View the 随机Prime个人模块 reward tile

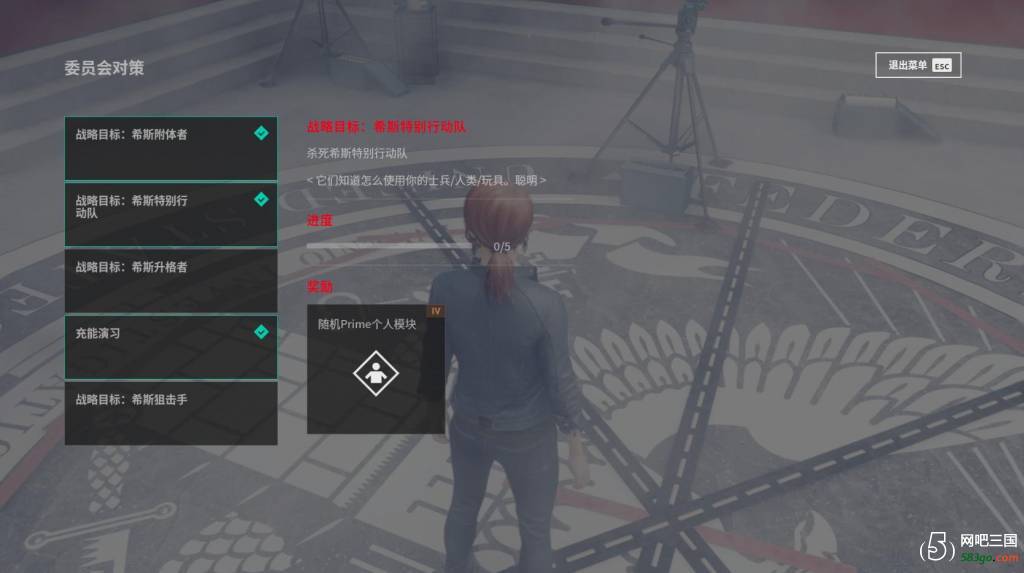[376, 369]
